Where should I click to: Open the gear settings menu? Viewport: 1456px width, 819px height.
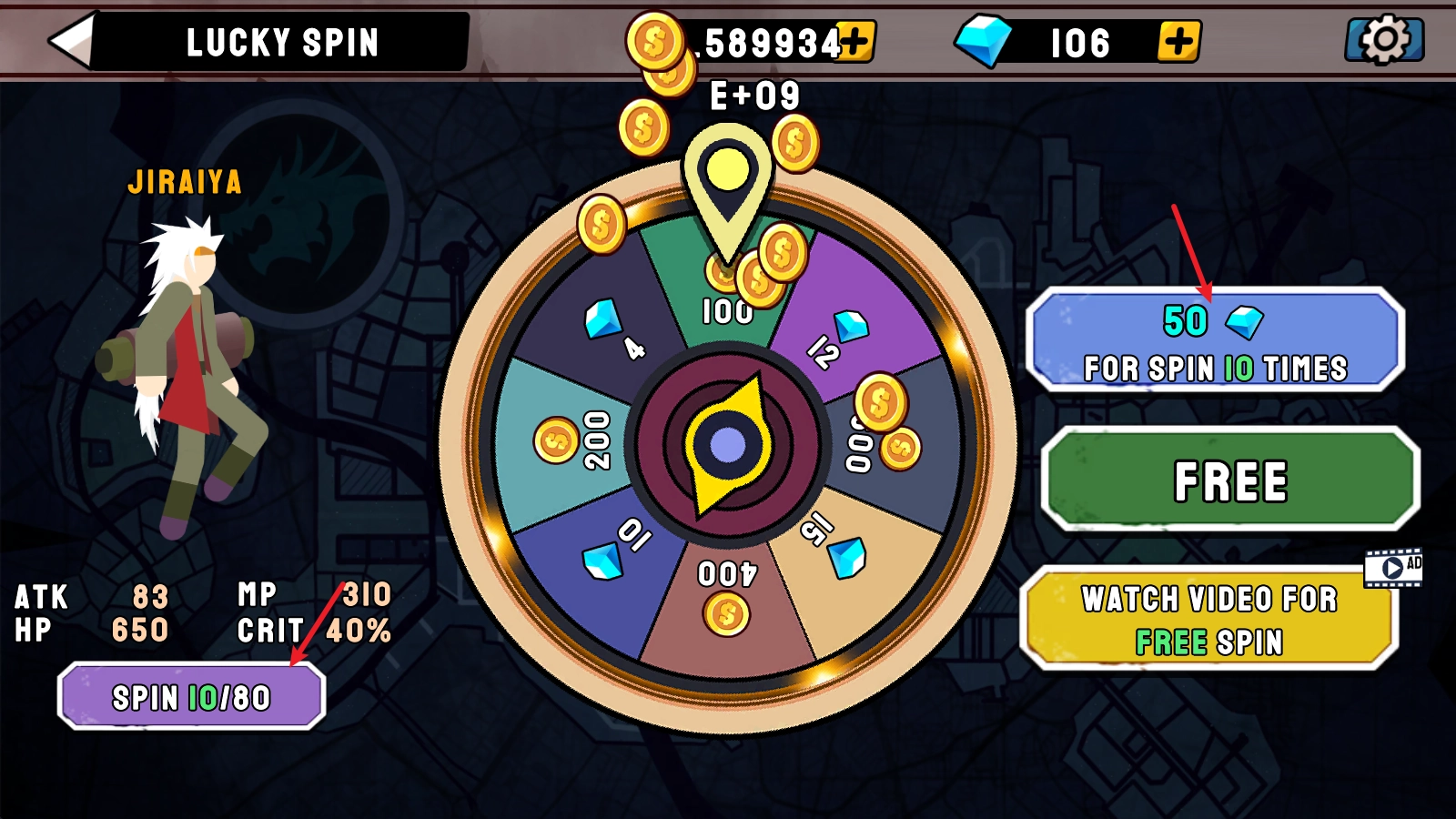[x=1384, y=40]
